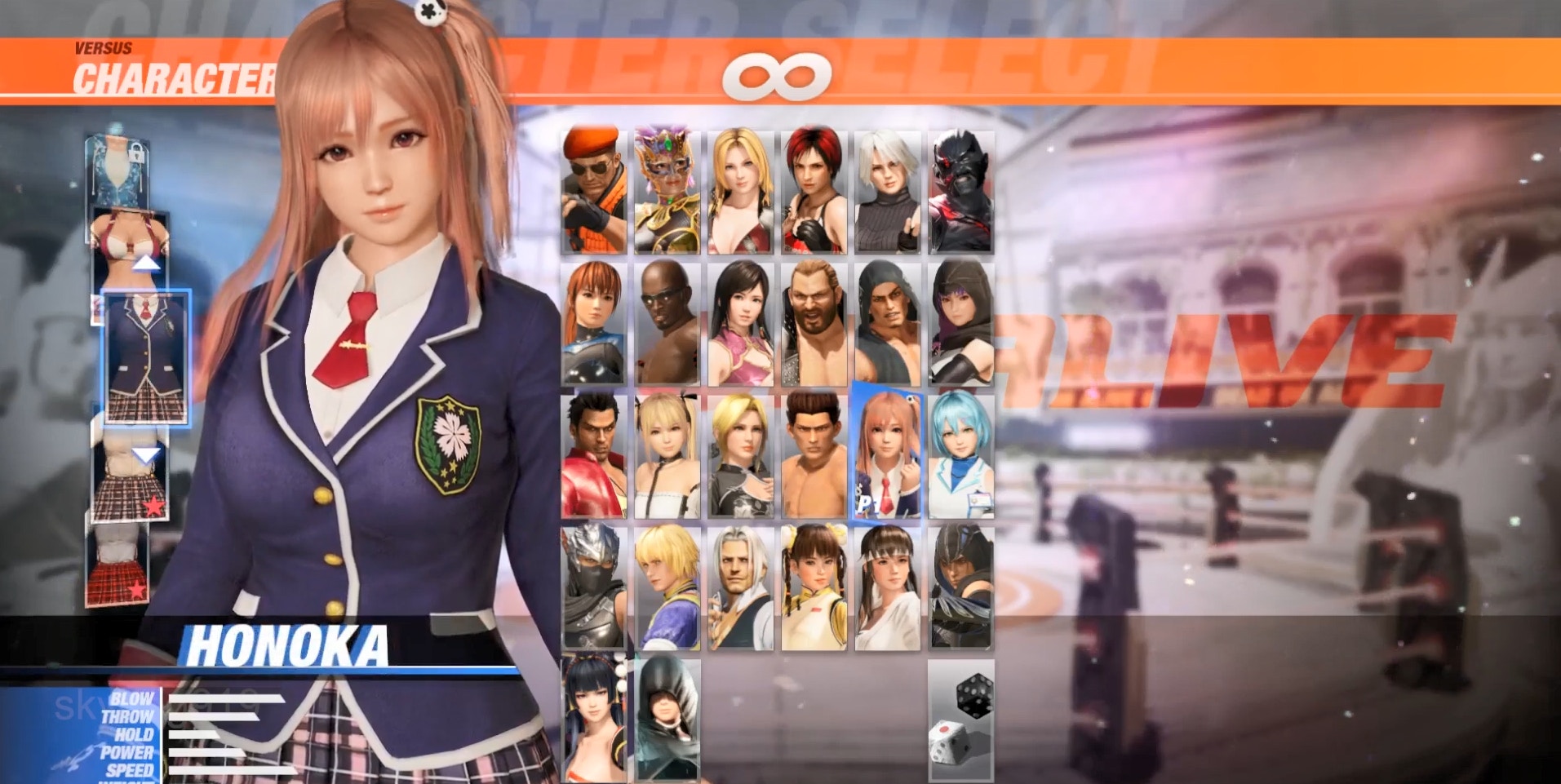The height and width of the screenshot is (784, 1561).
Task: Select Marie Rose's twin-tailed portrait
Action: 667,453
